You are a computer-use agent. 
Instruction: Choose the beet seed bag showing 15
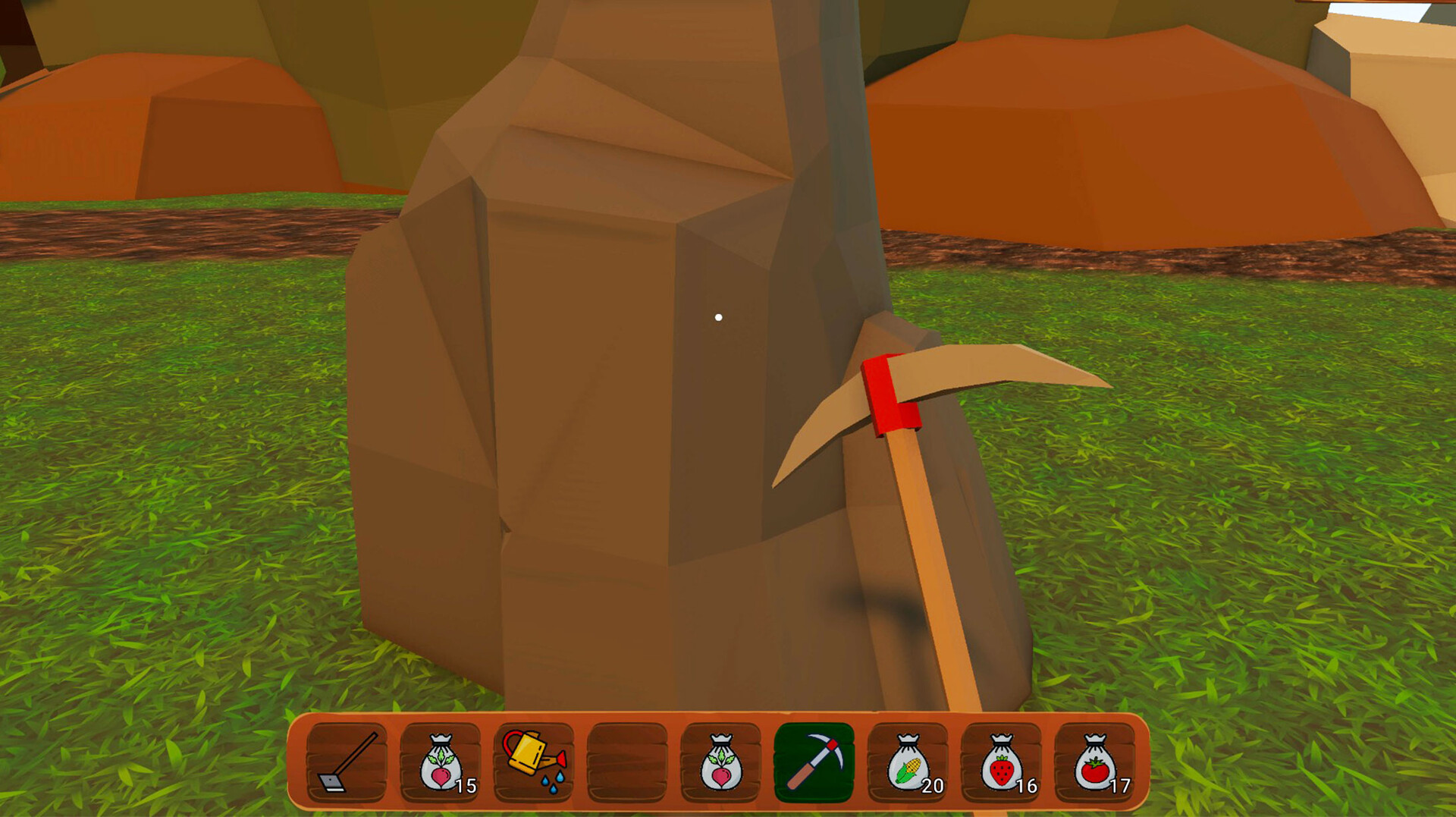441,762
